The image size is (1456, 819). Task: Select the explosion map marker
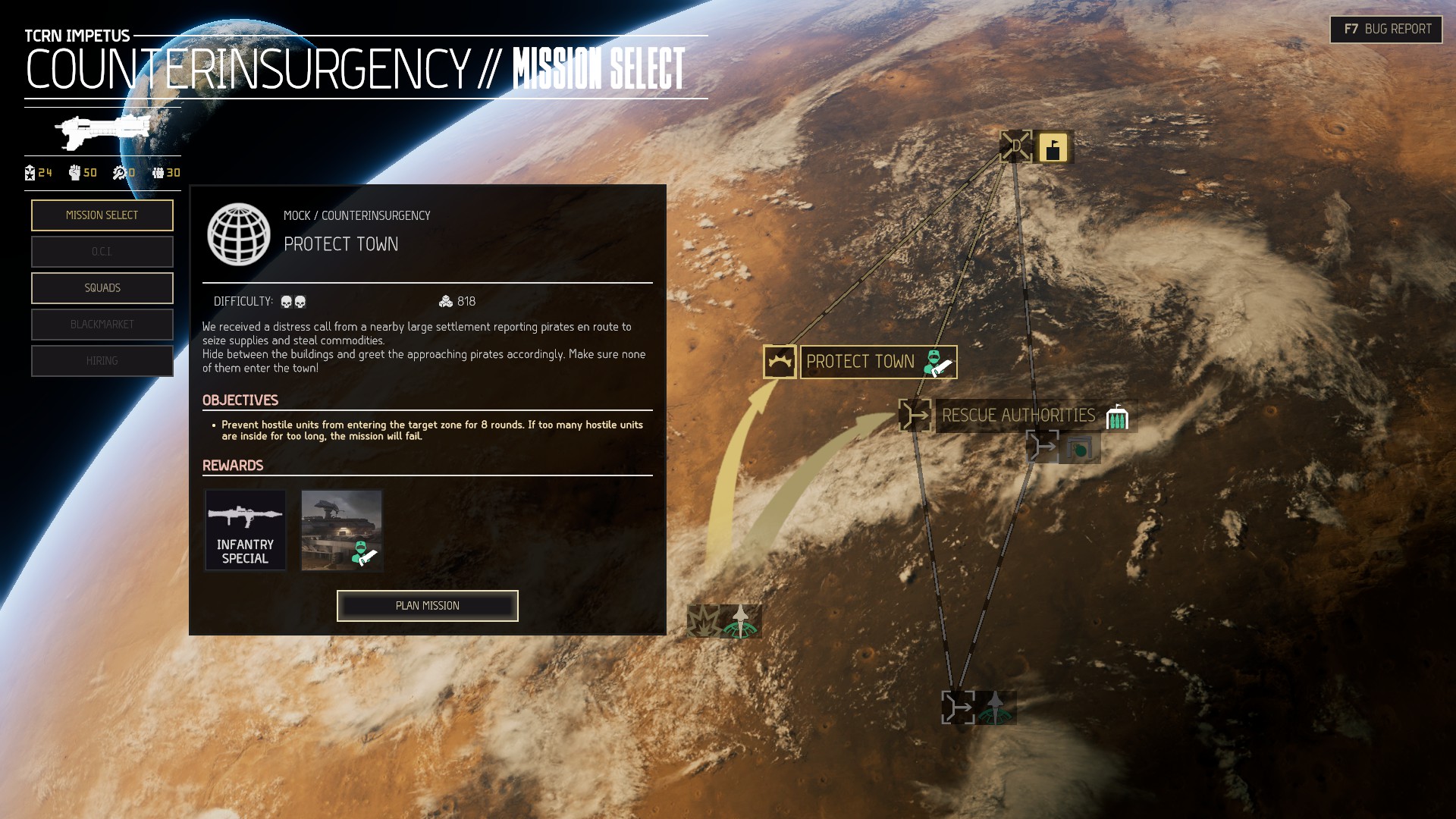(x=704, y=621)
